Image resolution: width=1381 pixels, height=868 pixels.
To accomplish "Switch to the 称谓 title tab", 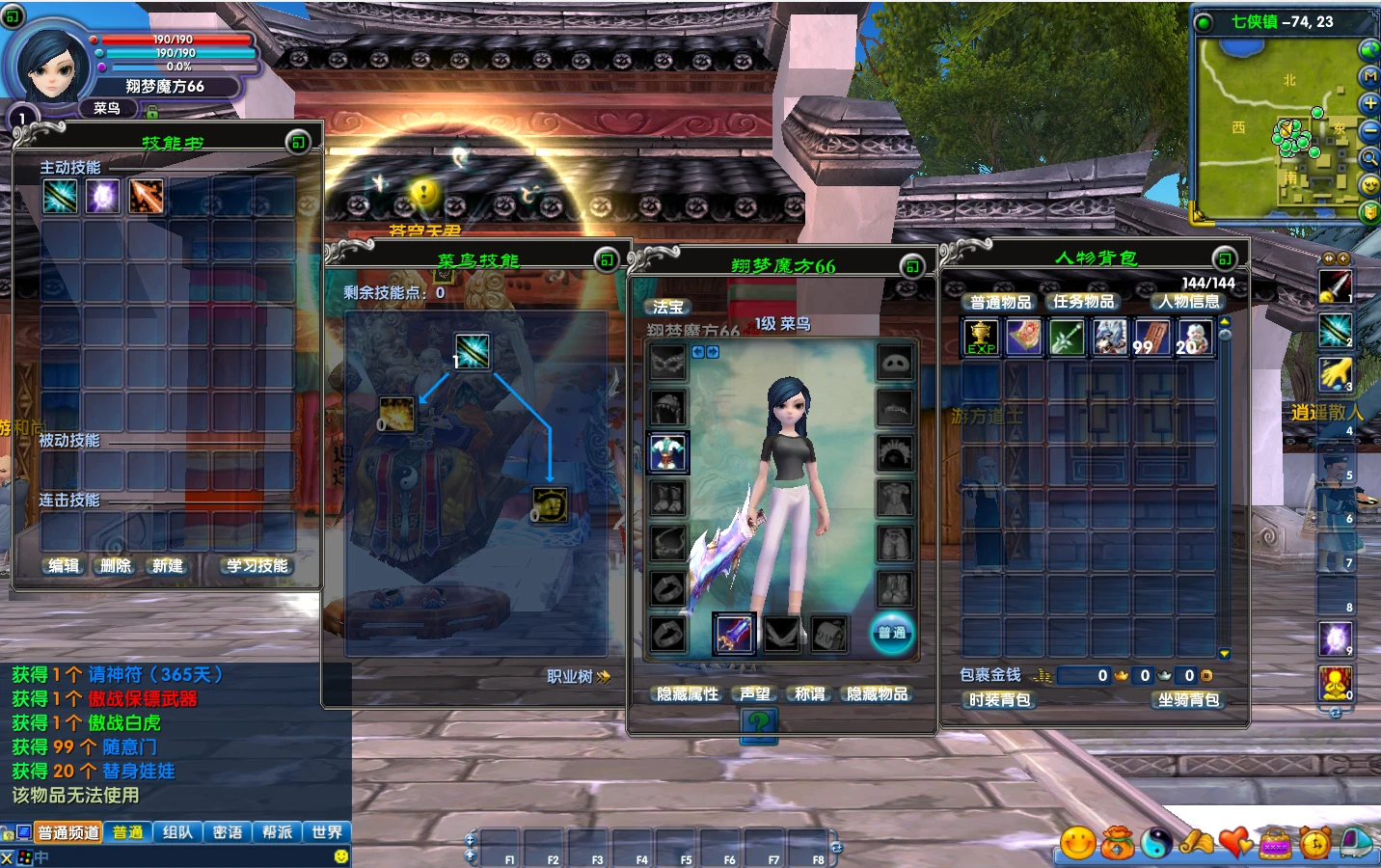I will pos(810,694).
